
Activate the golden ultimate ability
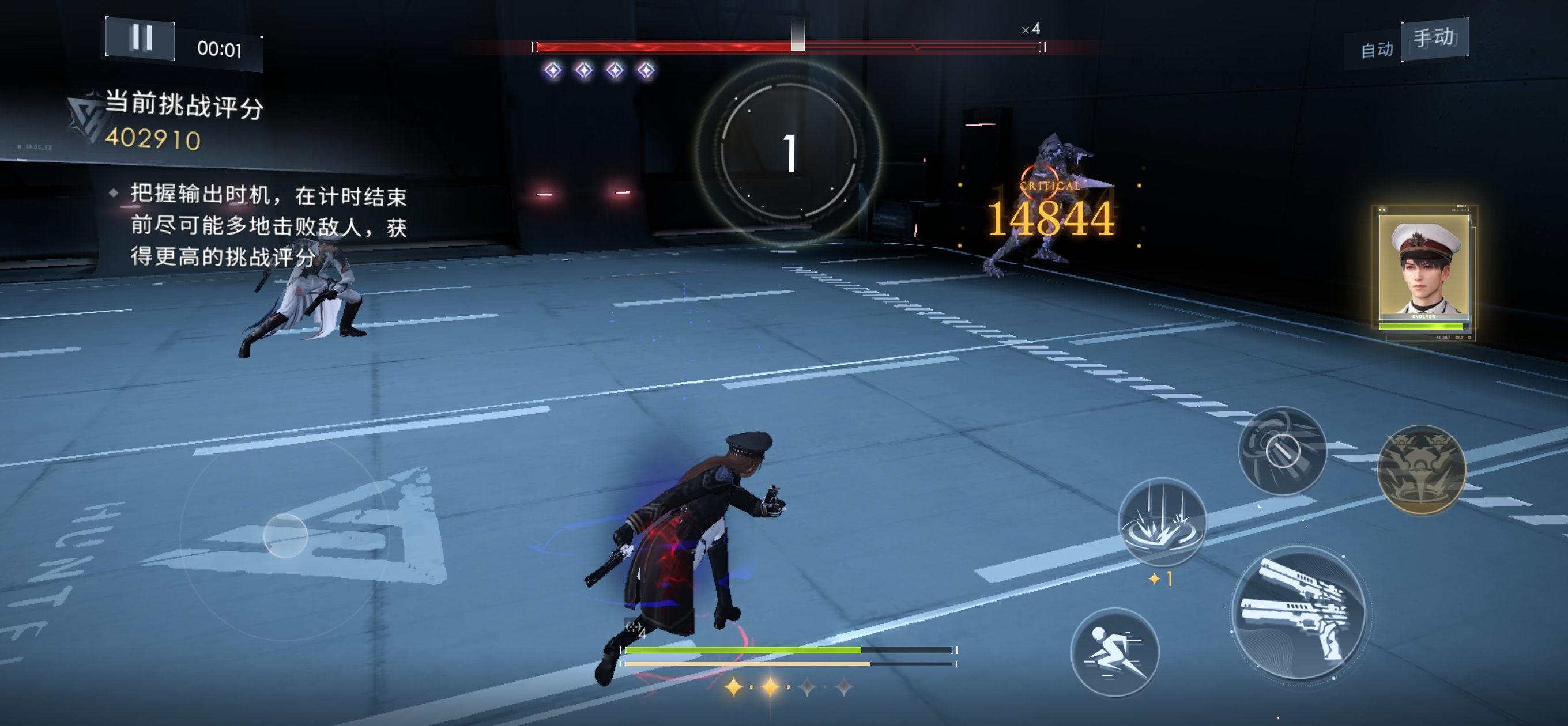pos(1420,469)
